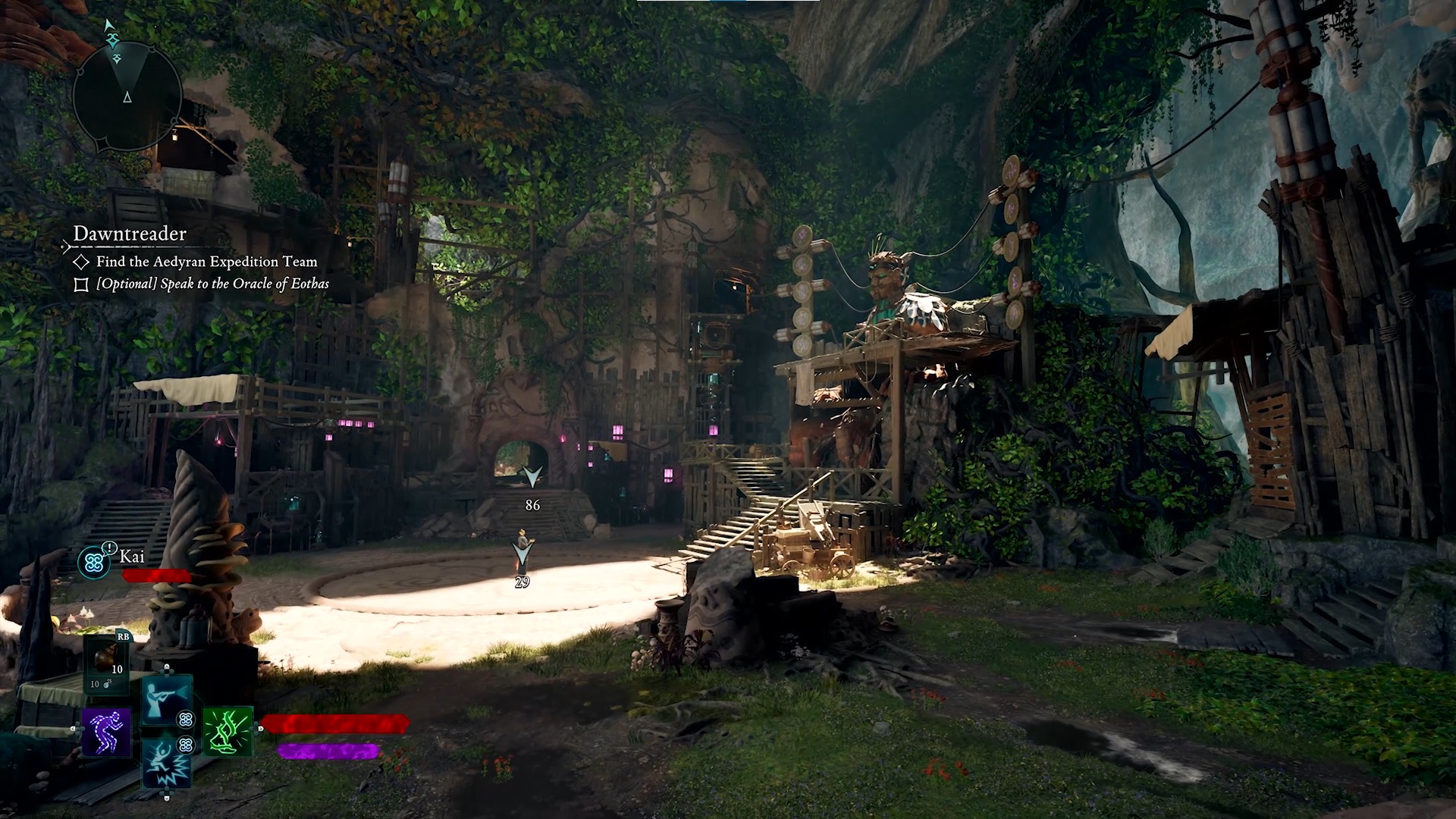Activate the purple crouching figure ability
Viewport: 1456px width, 819px height.
(x=106, y=733)
